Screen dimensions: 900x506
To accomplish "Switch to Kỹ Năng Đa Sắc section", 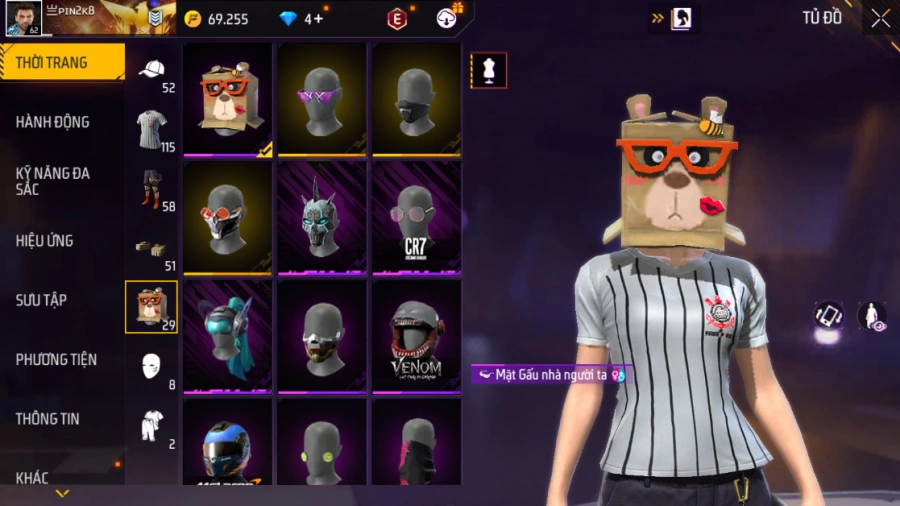I will tap(53, 181).
